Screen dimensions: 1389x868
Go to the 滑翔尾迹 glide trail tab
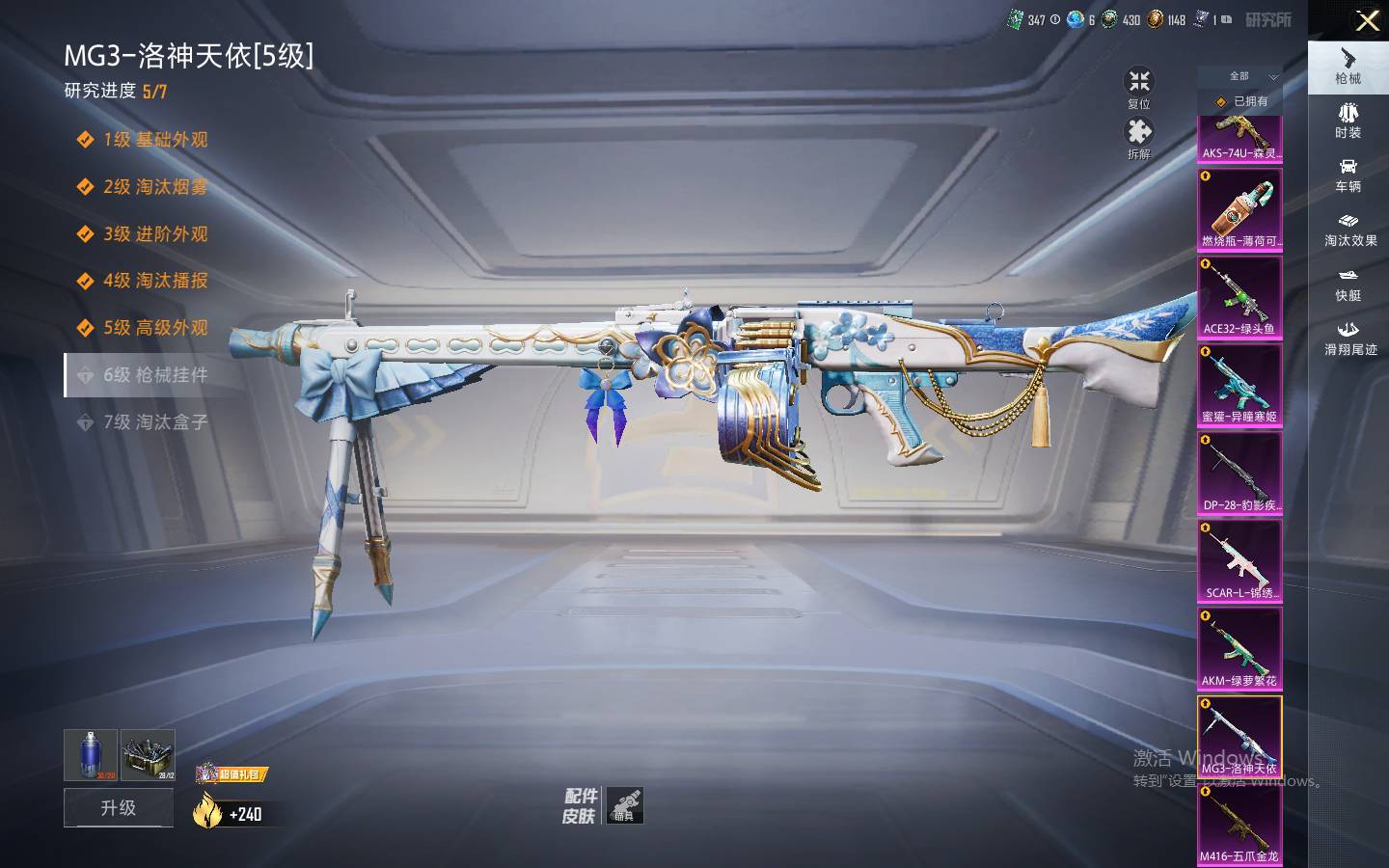[1349, 338]
